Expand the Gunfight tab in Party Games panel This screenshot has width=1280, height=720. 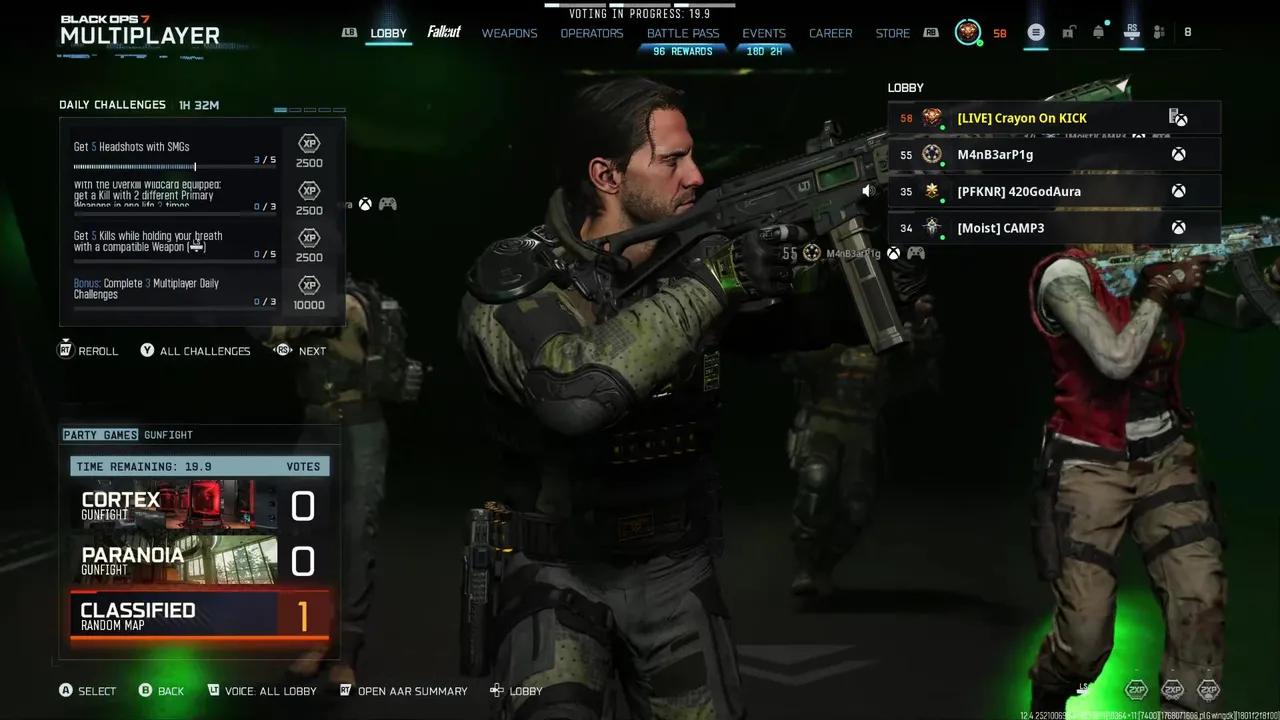point(168,434)
